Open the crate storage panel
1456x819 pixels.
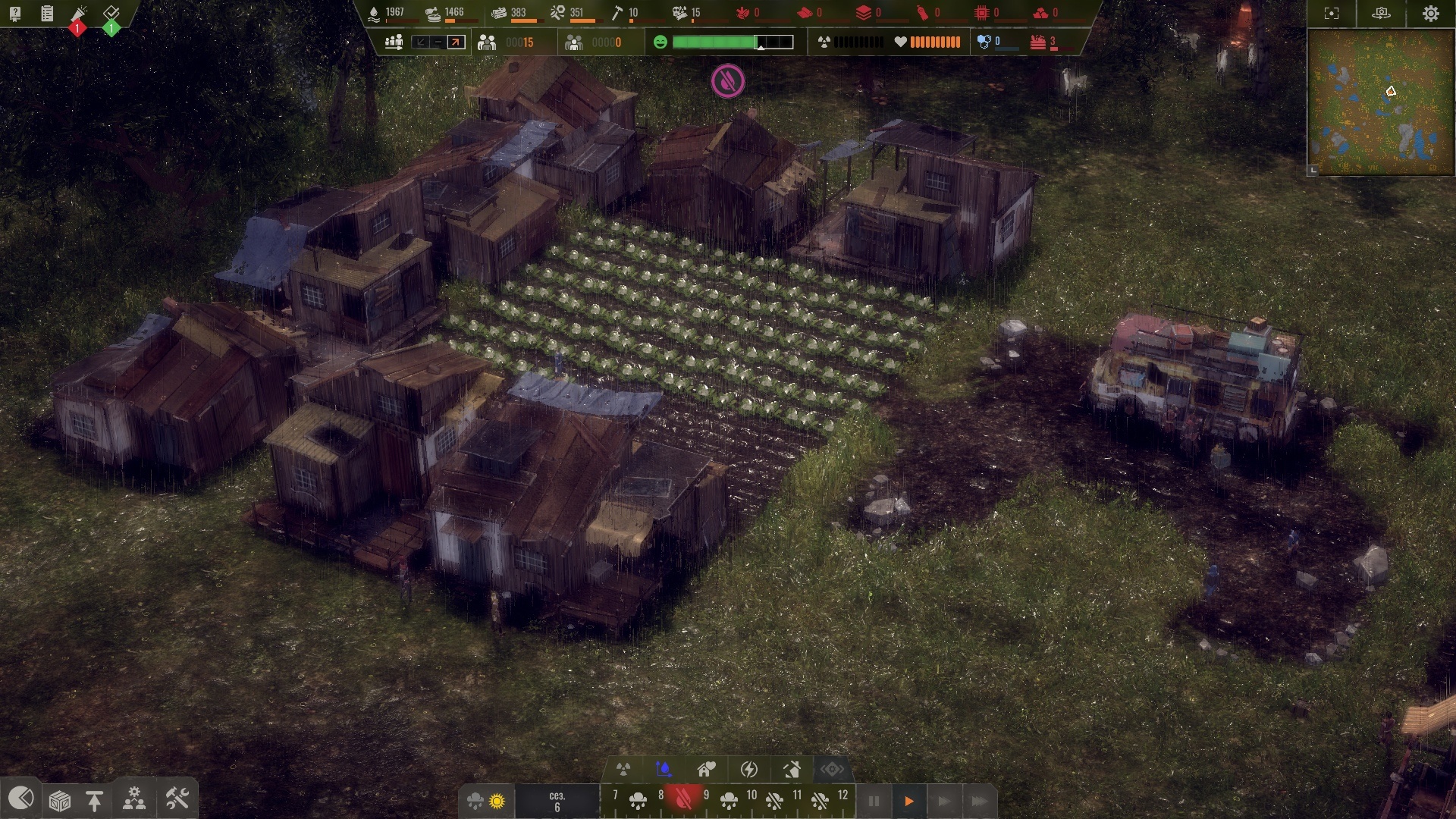[x=59, y=800]
